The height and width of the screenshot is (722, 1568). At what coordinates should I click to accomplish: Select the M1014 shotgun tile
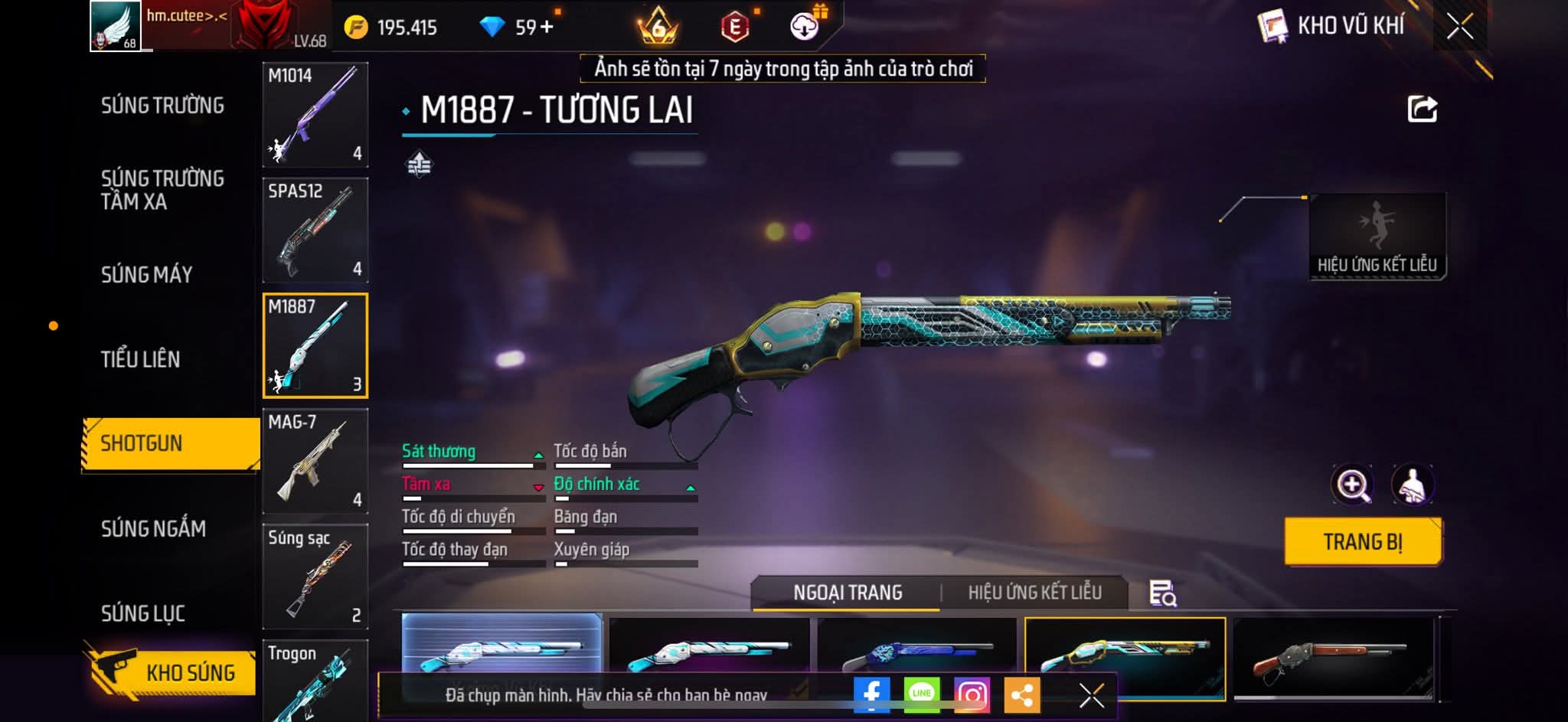pyautogui.click(x=315, y=115)
